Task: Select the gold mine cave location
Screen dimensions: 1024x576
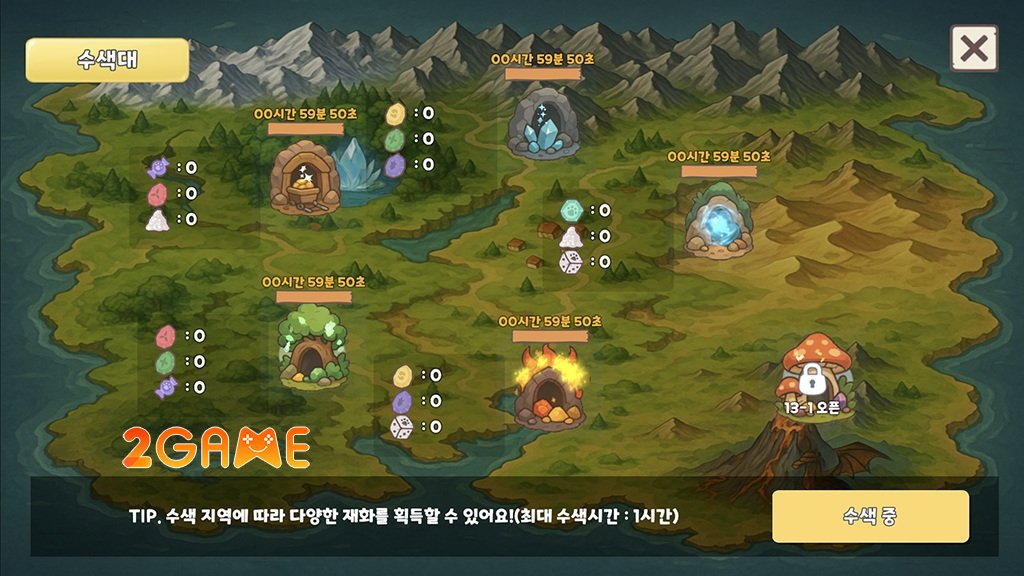Action: coord(306,177)
